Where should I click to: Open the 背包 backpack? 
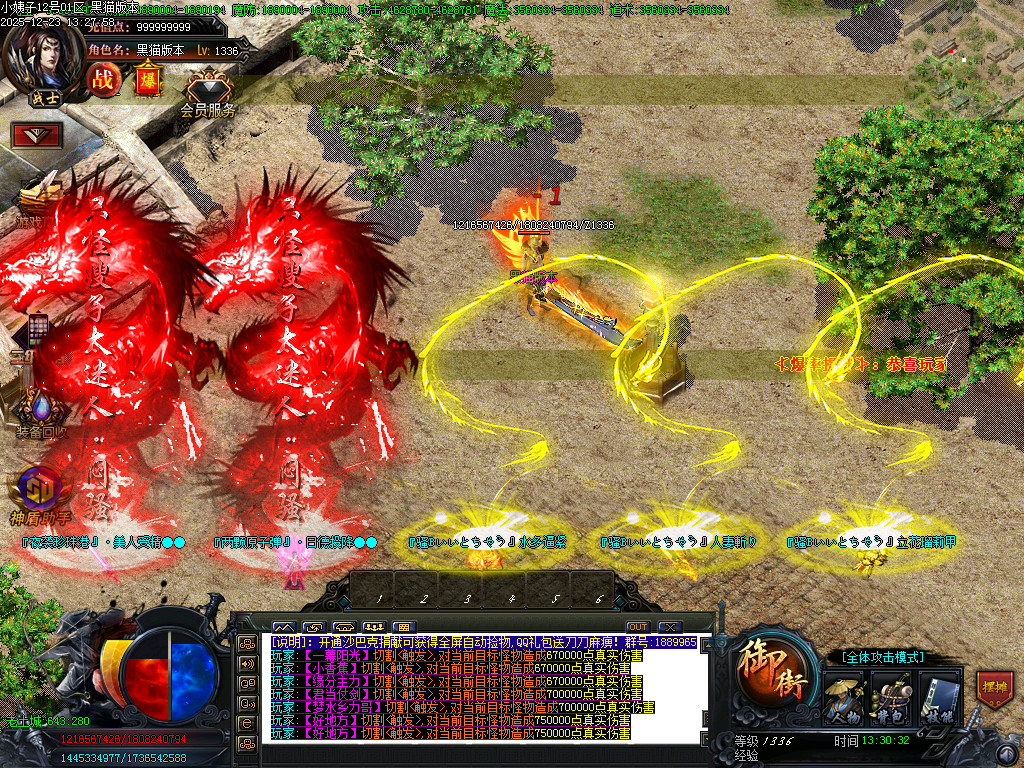890,695
